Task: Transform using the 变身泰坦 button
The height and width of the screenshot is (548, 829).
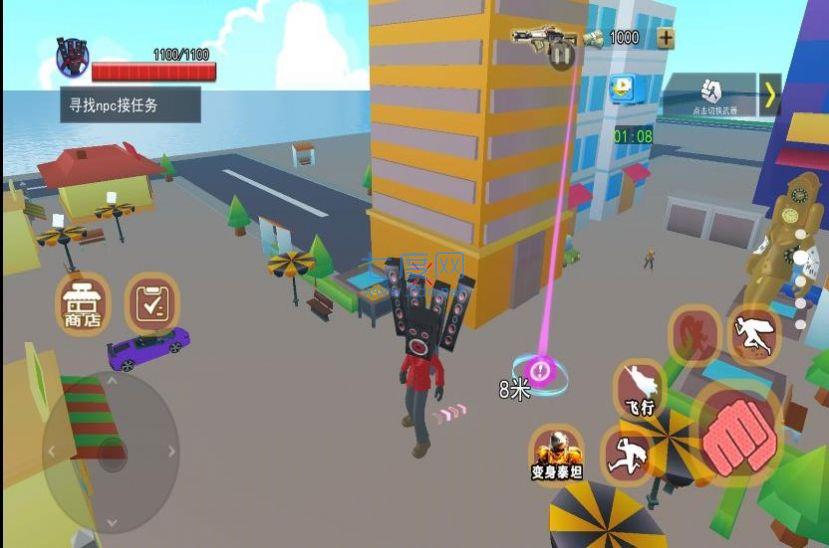Action: click(x=557, y=453)
